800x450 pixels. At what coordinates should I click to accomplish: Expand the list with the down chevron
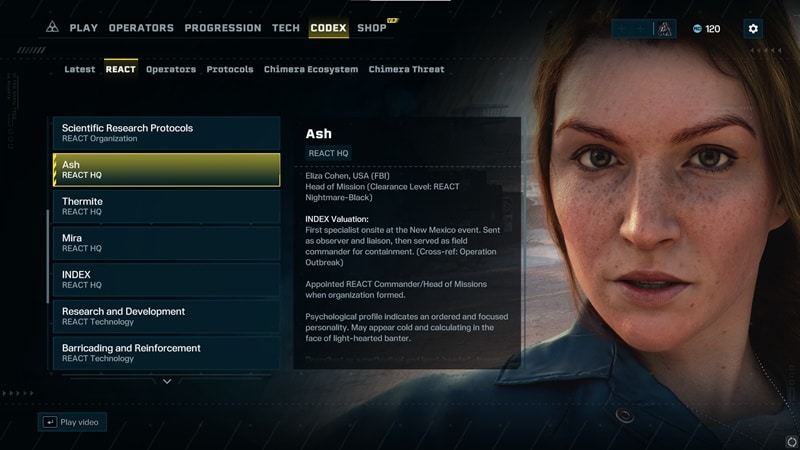pyautogui.click(x=167, y=381)
